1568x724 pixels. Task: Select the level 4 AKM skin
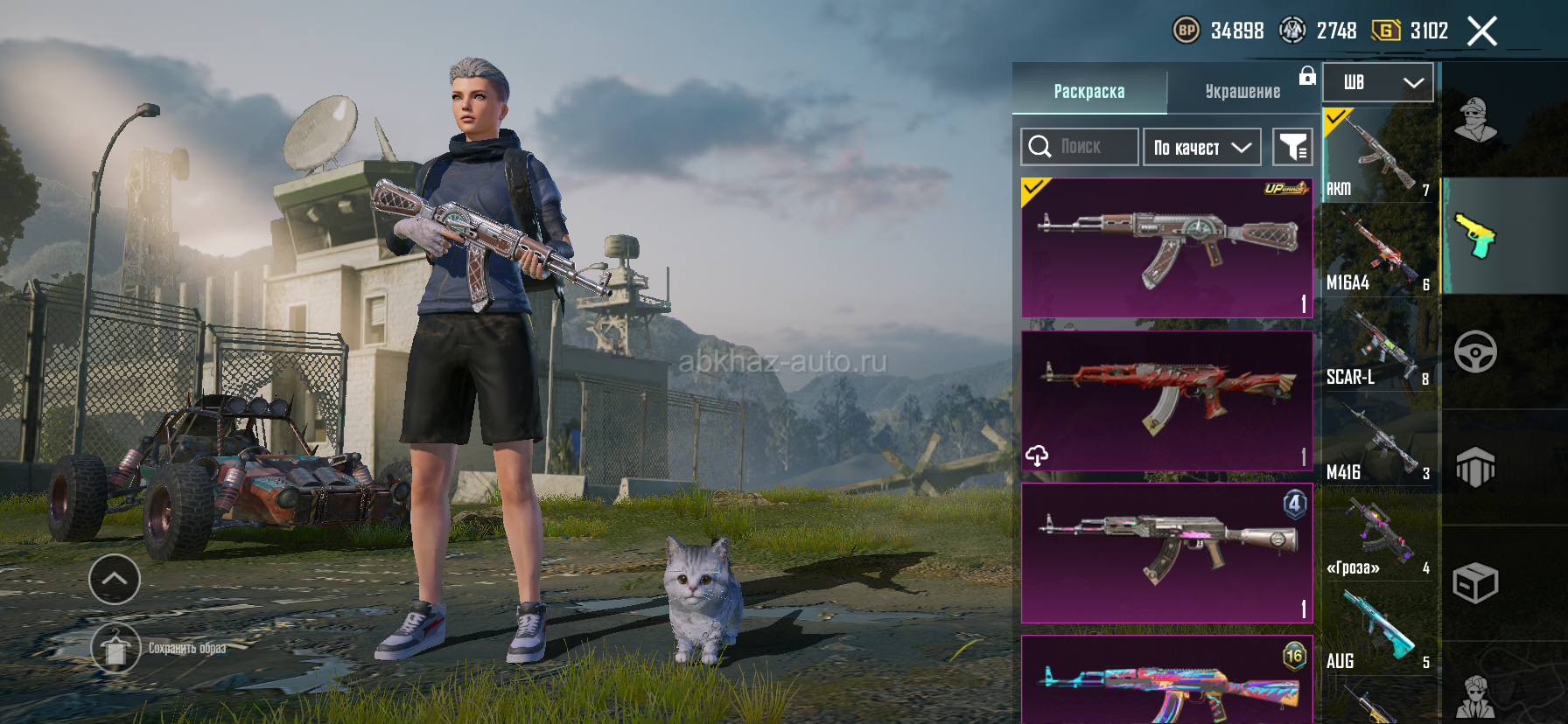[x=1166, y=553]
